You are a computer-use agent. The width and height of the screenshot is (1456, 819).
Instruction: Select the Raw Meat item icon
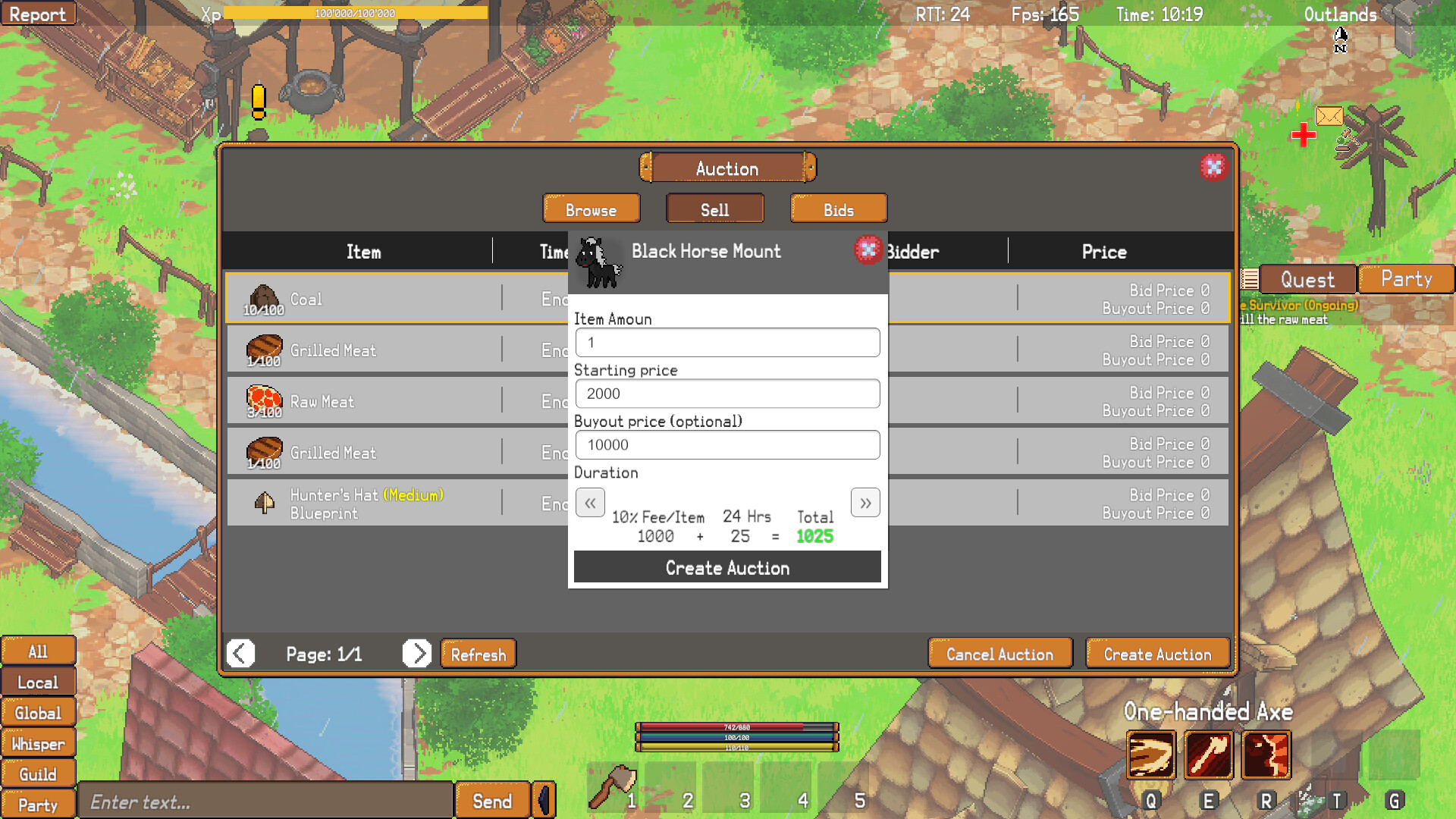tap(263, 398)
